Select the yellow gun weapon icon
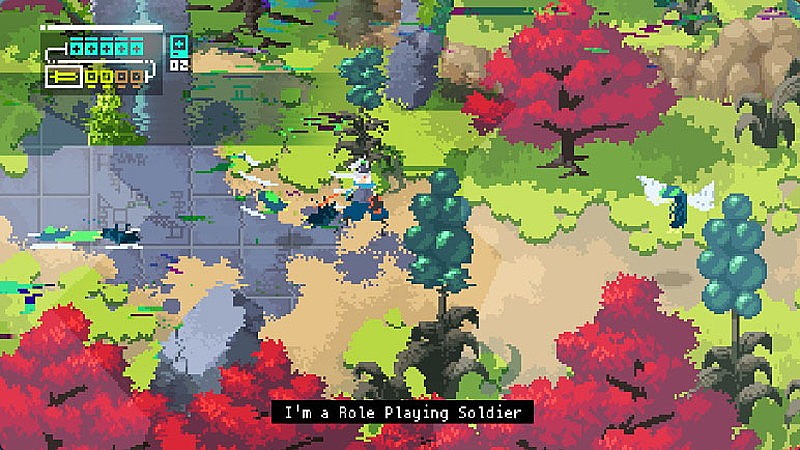 click(62, 75)
